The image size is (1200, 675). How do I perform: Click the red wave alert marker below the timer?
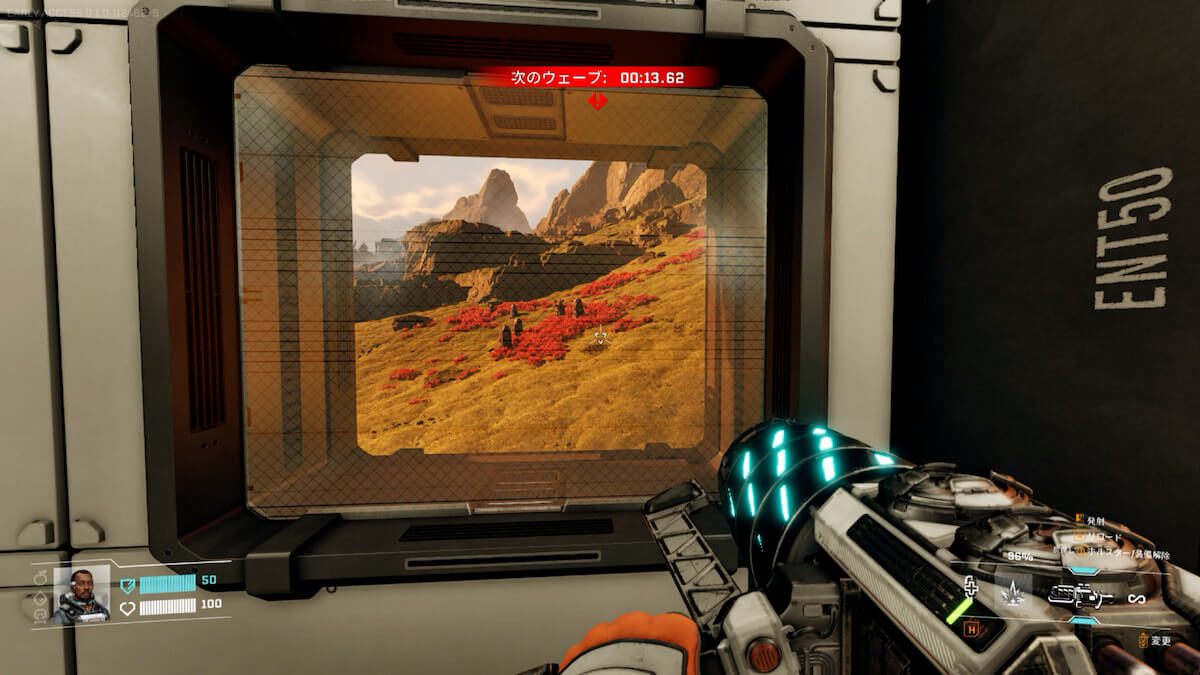click(x=597, y=100)
